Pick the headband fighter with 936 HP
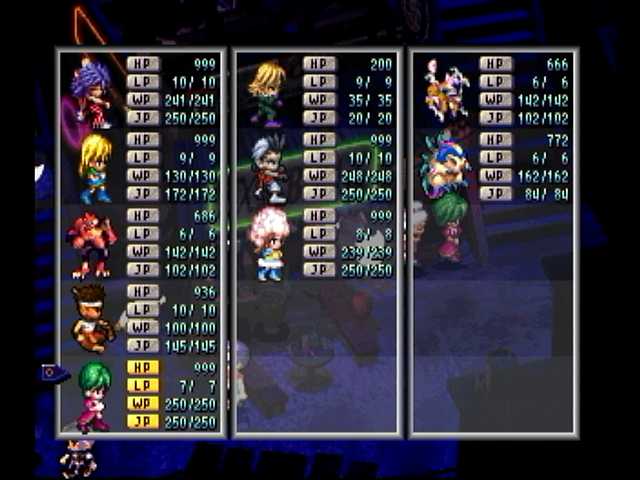Viewport: 640px width, 480px height. click(x=93, y=318)
